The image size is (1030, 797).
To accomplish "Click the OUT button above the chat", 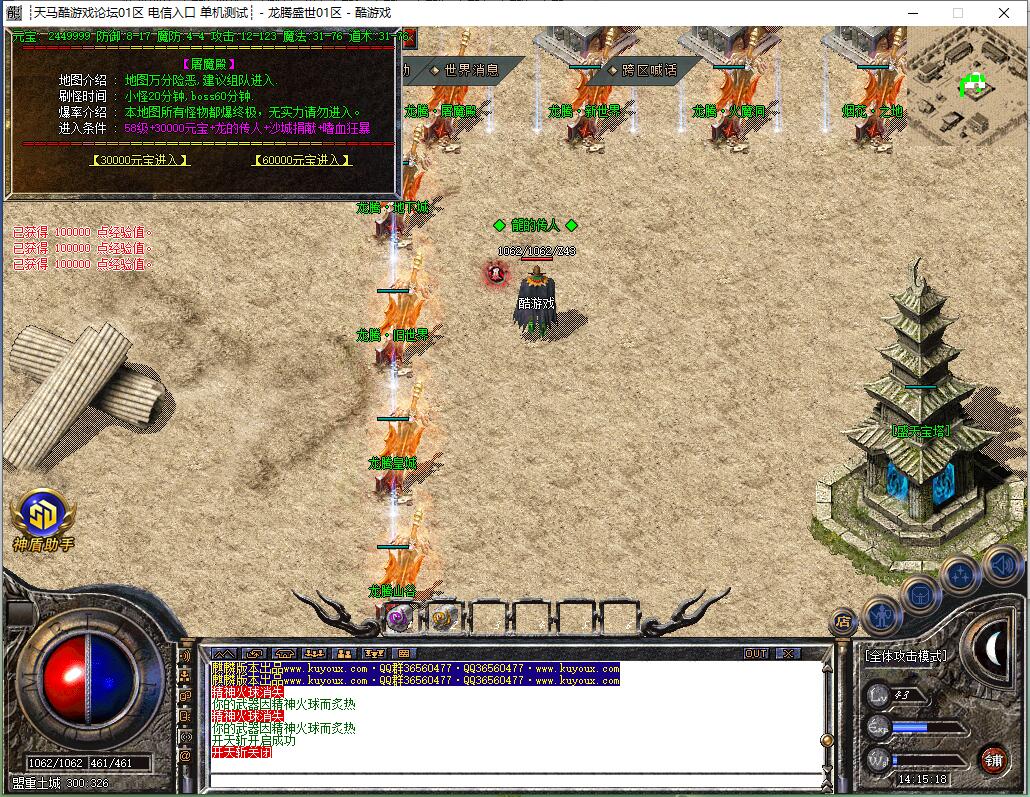I will (x=757, y=653).
